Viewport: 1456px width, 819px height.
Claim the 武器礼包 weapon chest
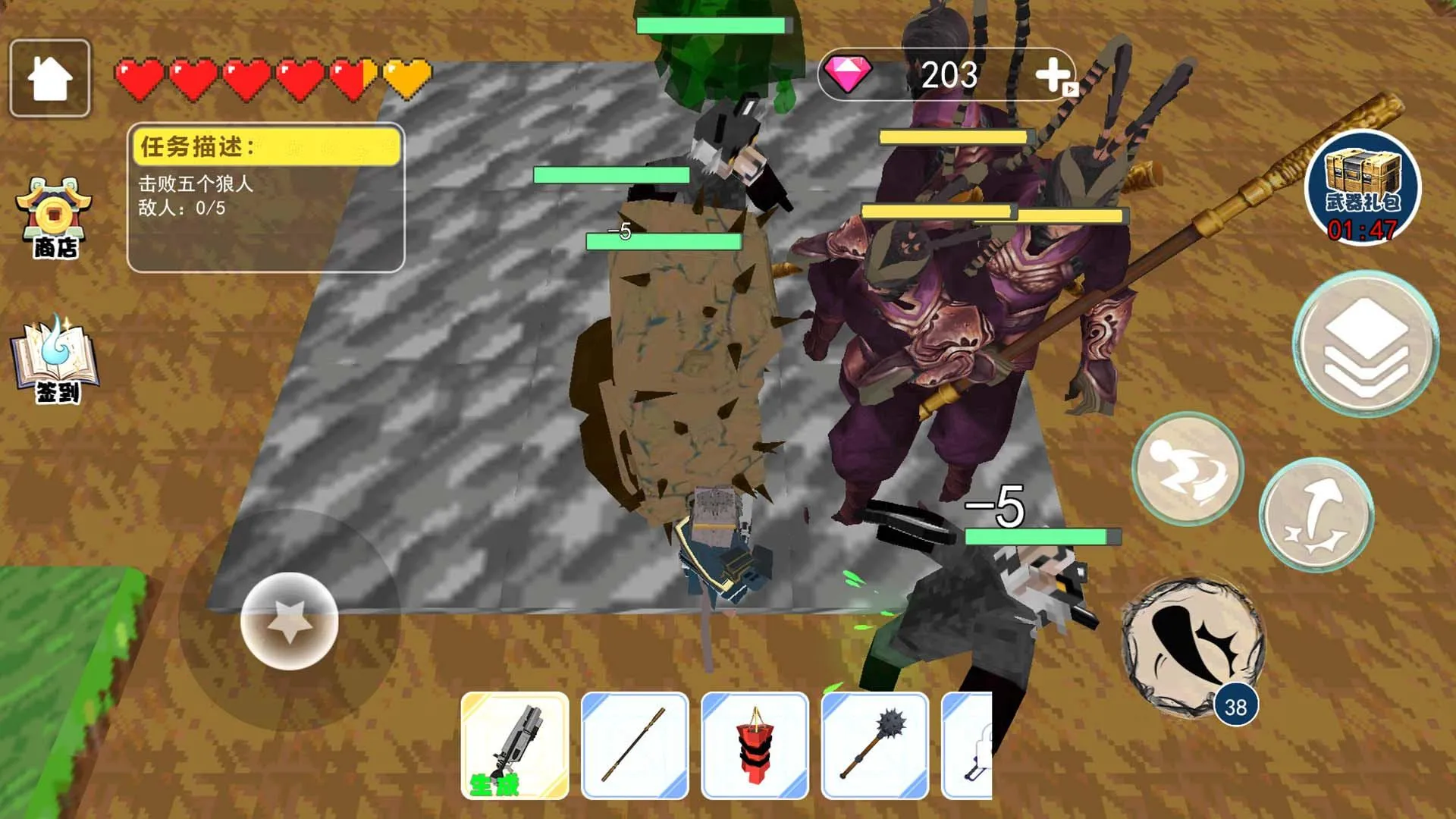(1363, 187)
